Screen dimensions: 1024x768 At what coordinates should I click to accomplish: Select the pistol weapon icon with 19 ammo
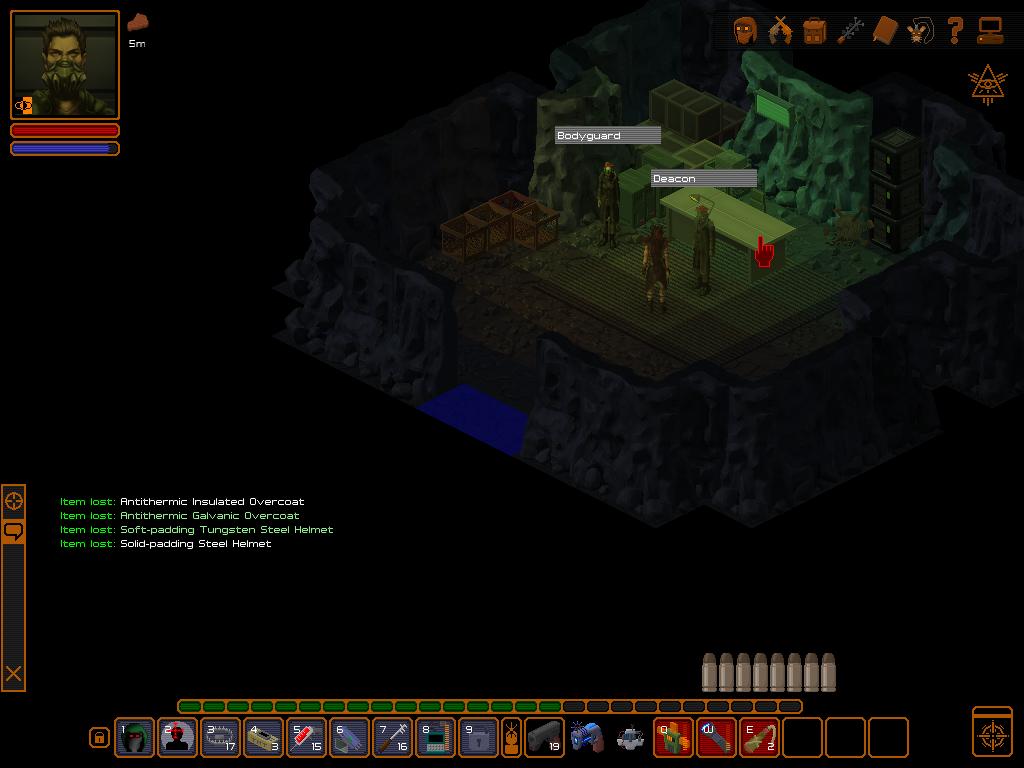click(x=544, y=738)
